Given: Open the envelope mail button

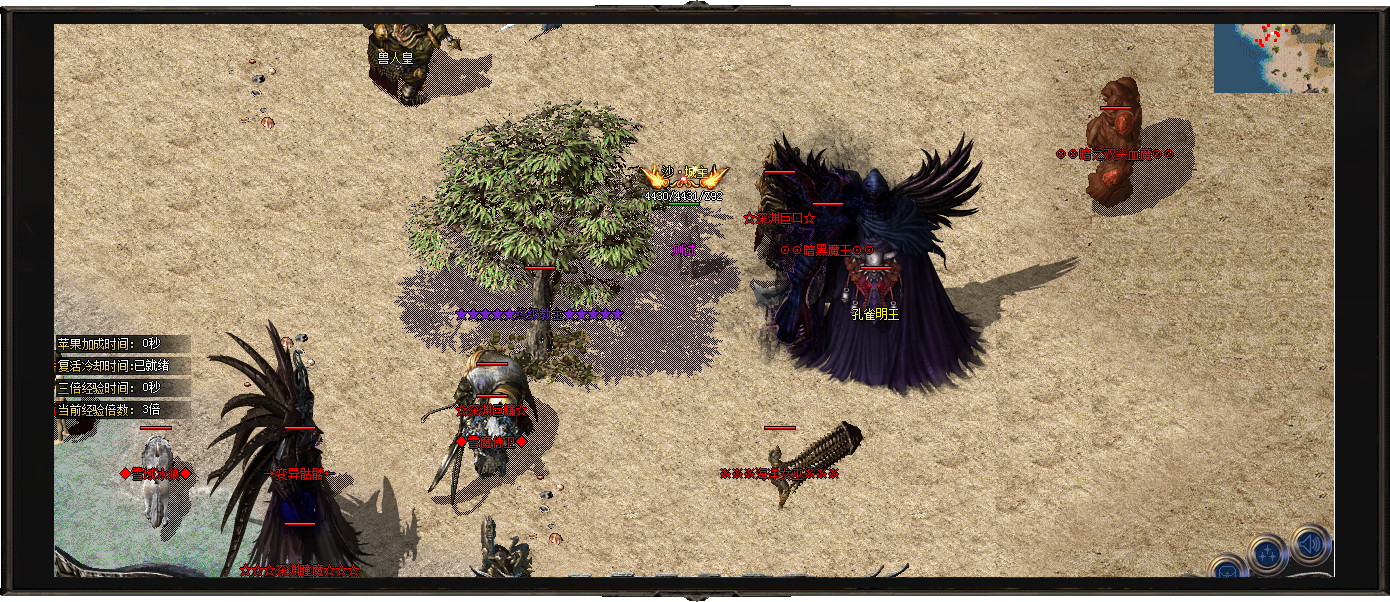Looking at the screenshot, I should coord(1227,570).
